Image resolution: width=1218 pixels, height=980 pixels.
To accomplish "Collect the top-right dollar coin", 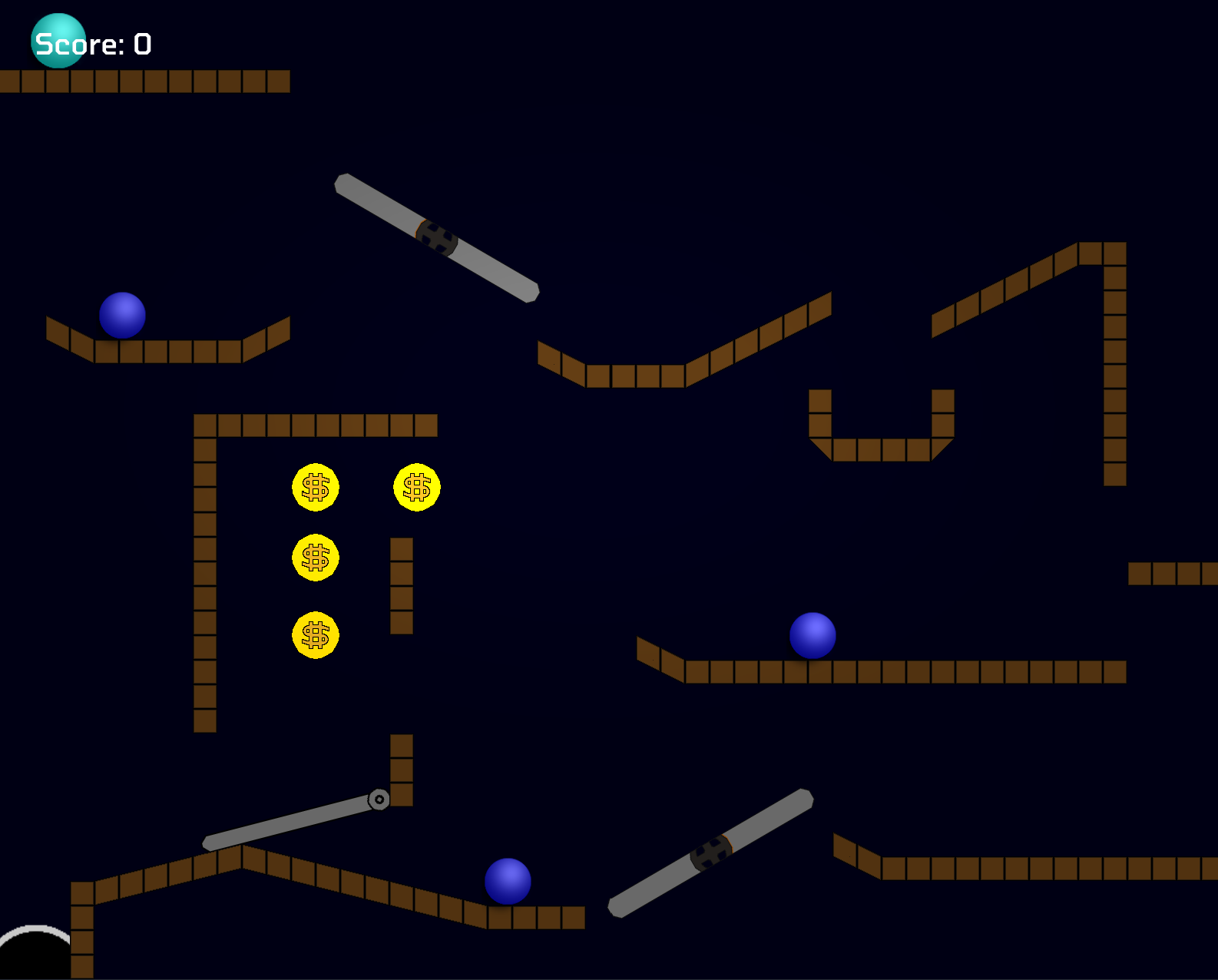I will (x=417, y=487).
